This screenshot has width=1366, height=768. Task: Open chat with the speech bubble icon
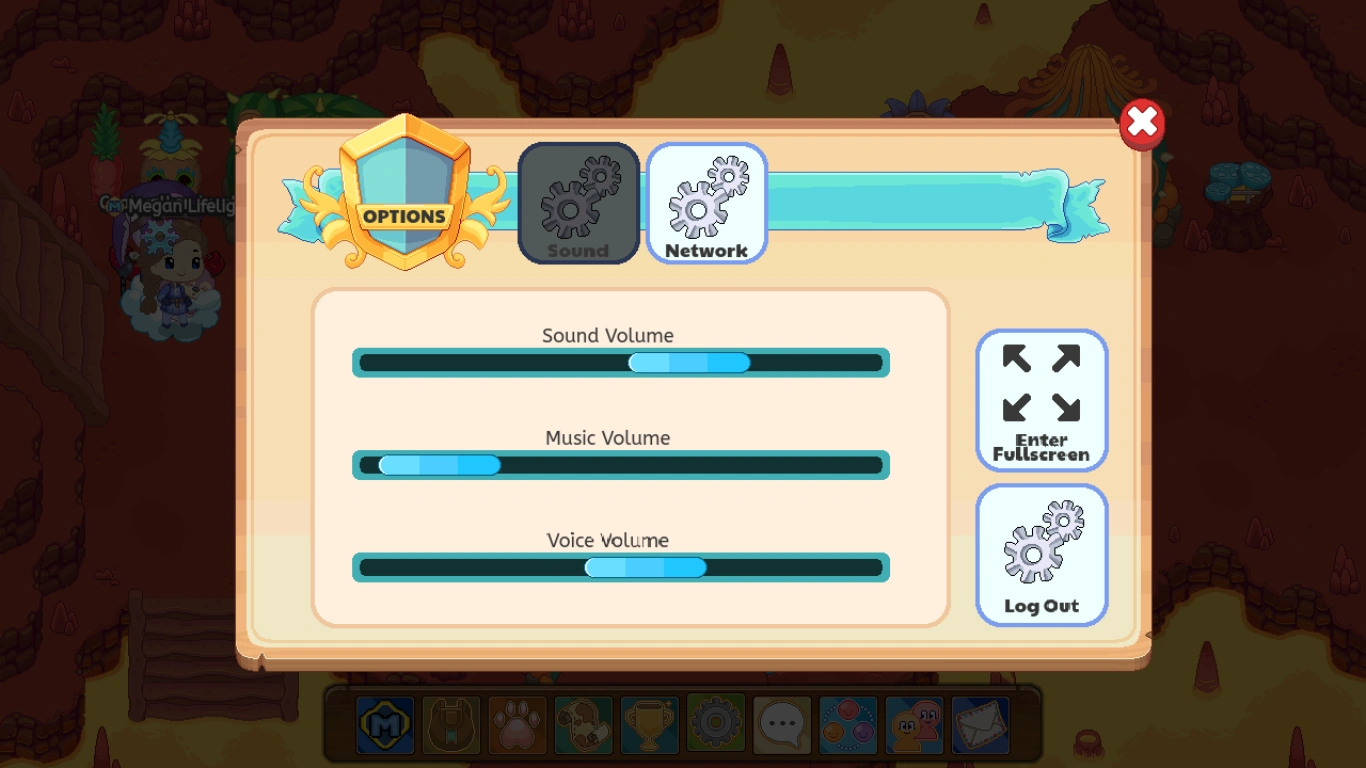(x=781, y=725)
